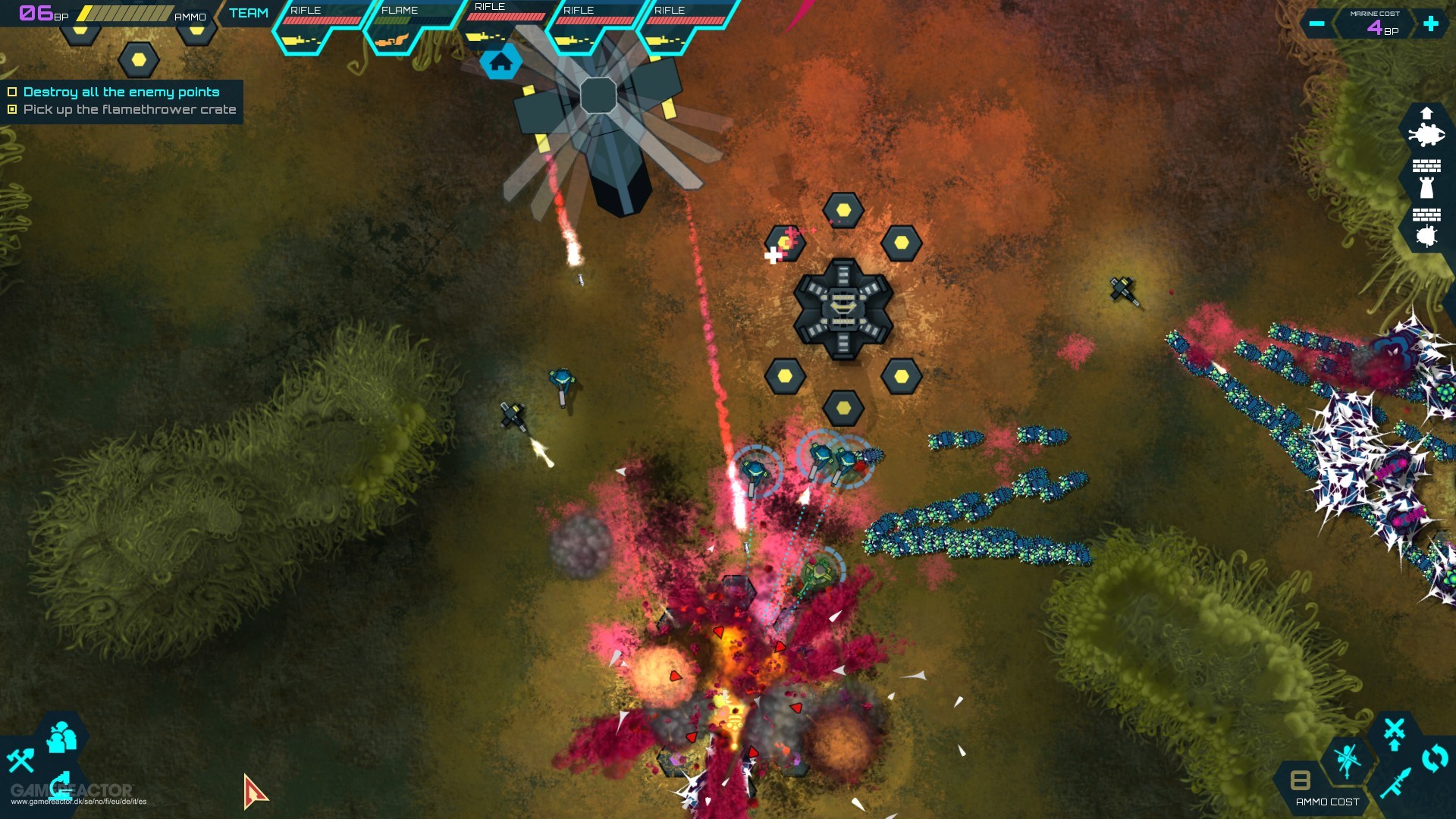Expand the TEAM panel
This screenshot has height=819, width=1456.
point(249,13)
